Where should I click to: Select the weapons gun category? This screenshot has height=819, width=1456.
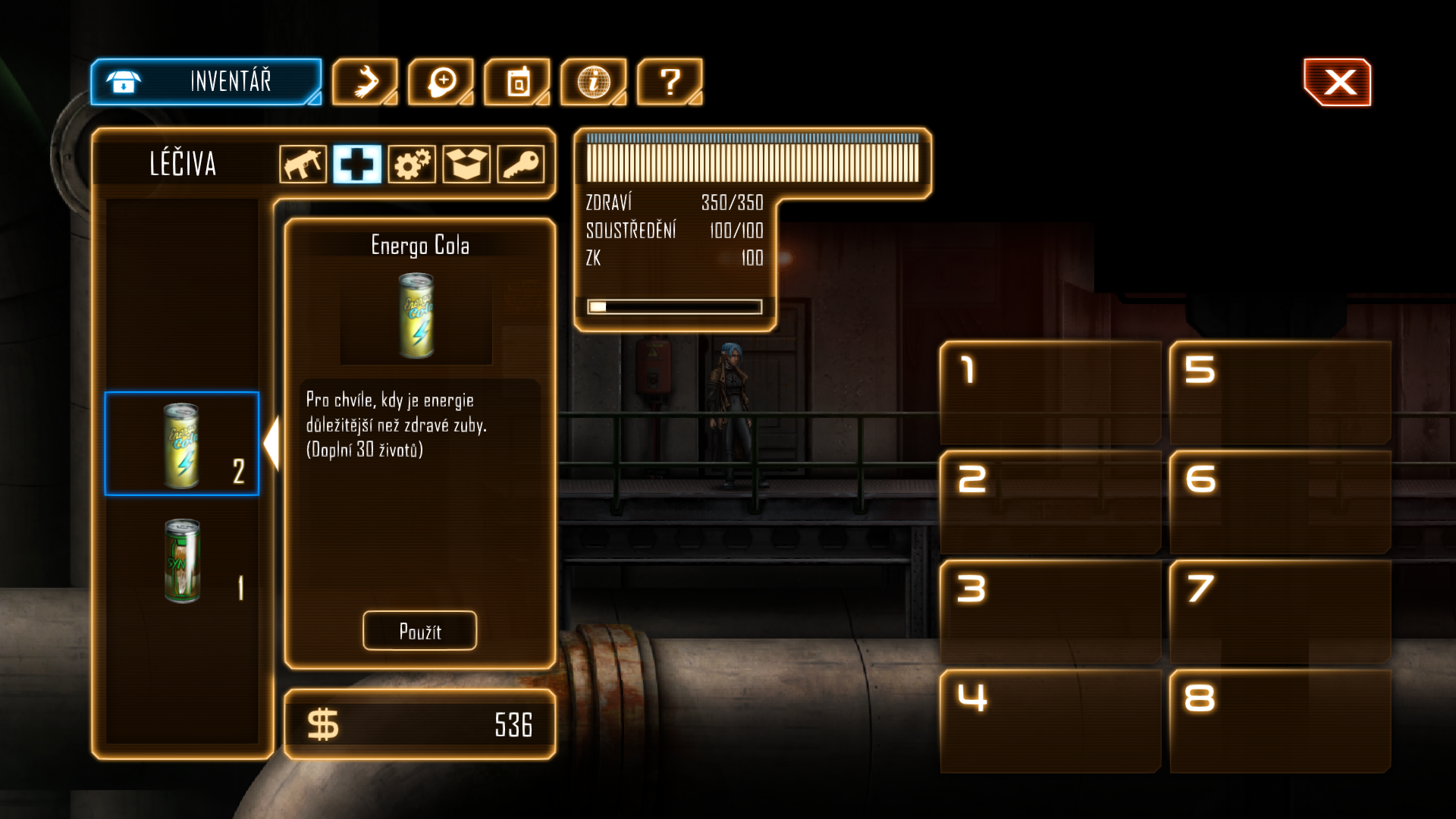click(x=303, y=164)
